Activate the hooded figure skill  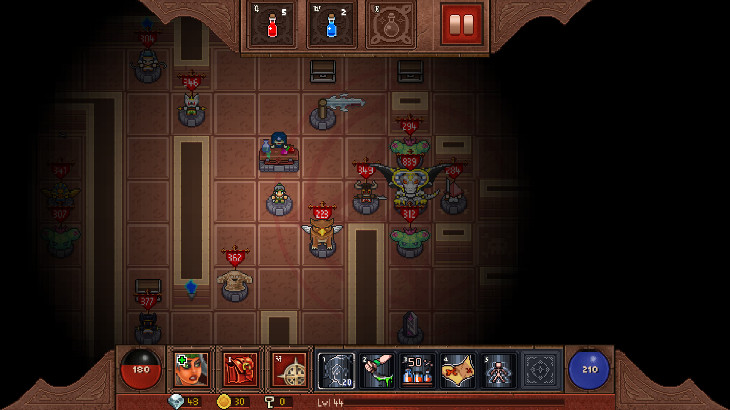click(336, 370)
